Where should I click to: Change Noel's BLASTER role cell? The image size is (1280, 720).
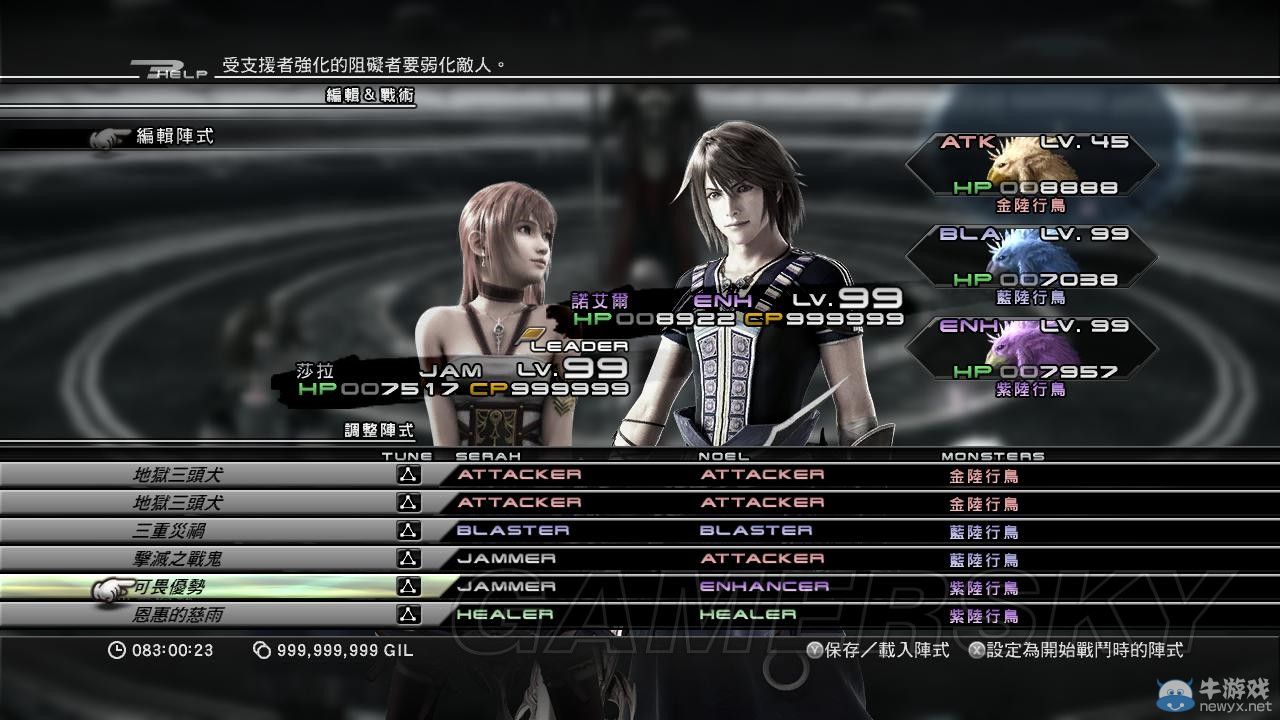coord(756,531)
